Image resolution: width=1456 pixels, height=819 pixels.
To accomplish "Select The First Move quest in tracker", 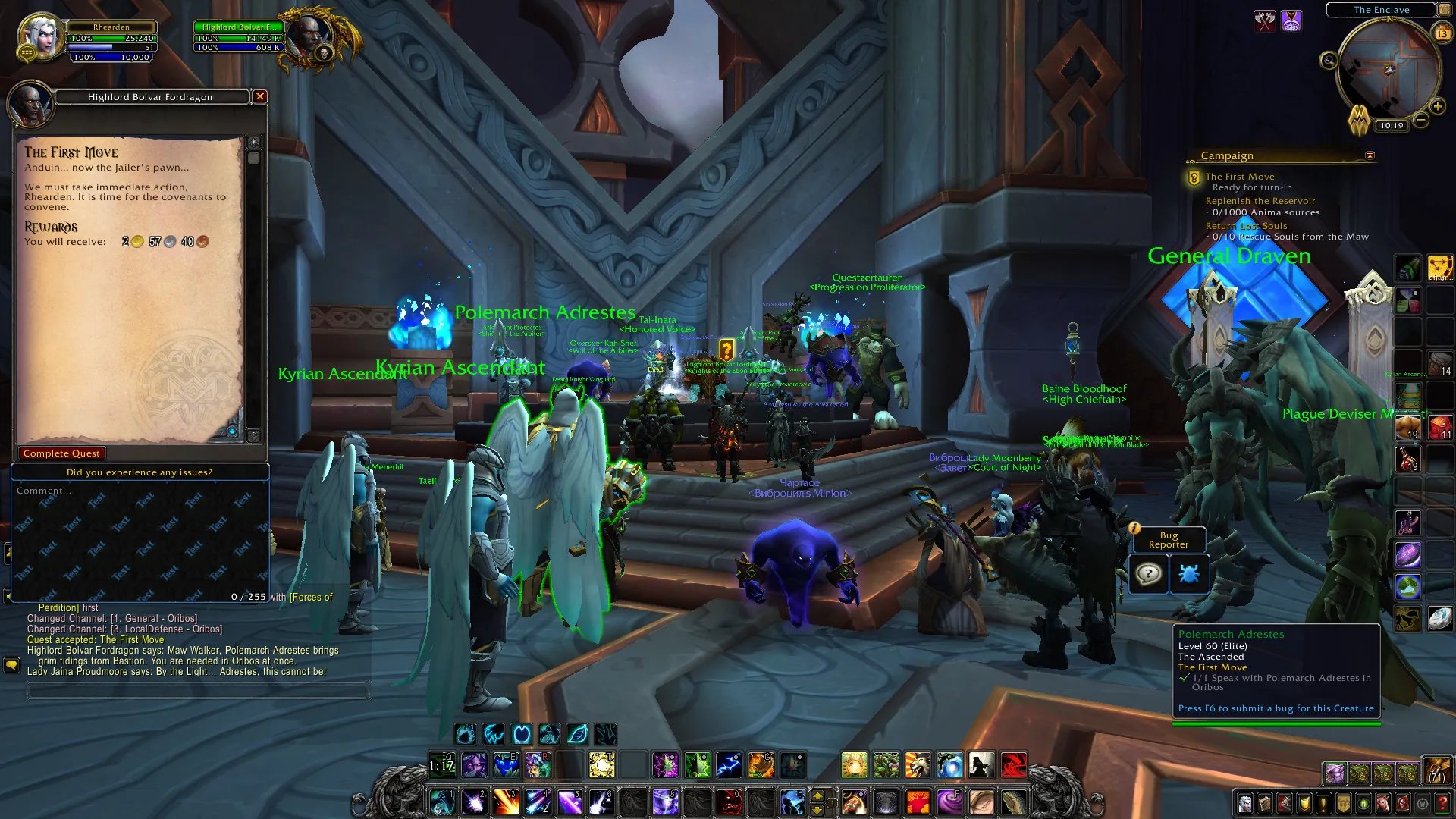I will 1239,177.
